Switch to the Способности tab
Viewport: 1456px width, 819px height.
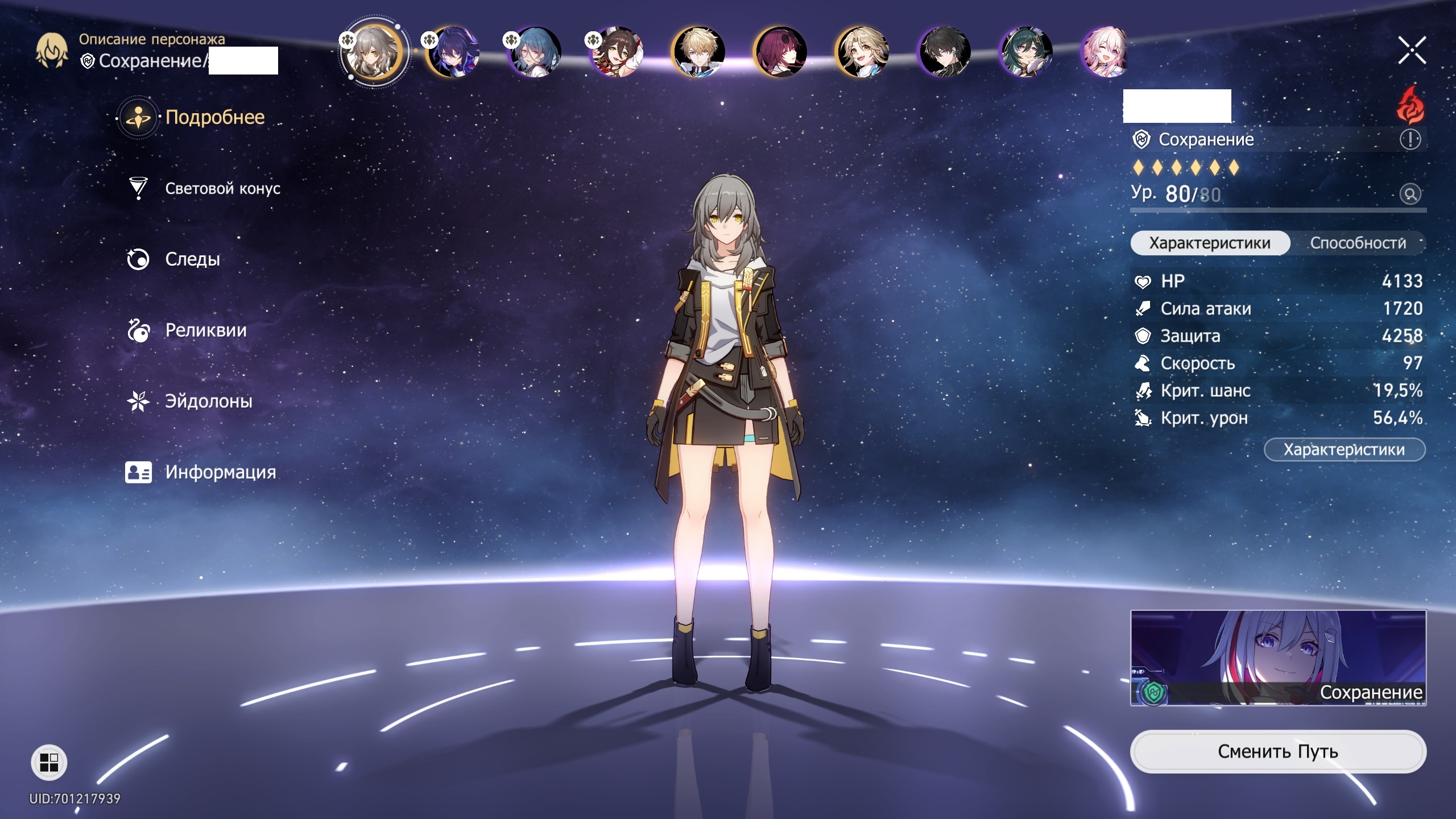click(x=1358, y=243)
